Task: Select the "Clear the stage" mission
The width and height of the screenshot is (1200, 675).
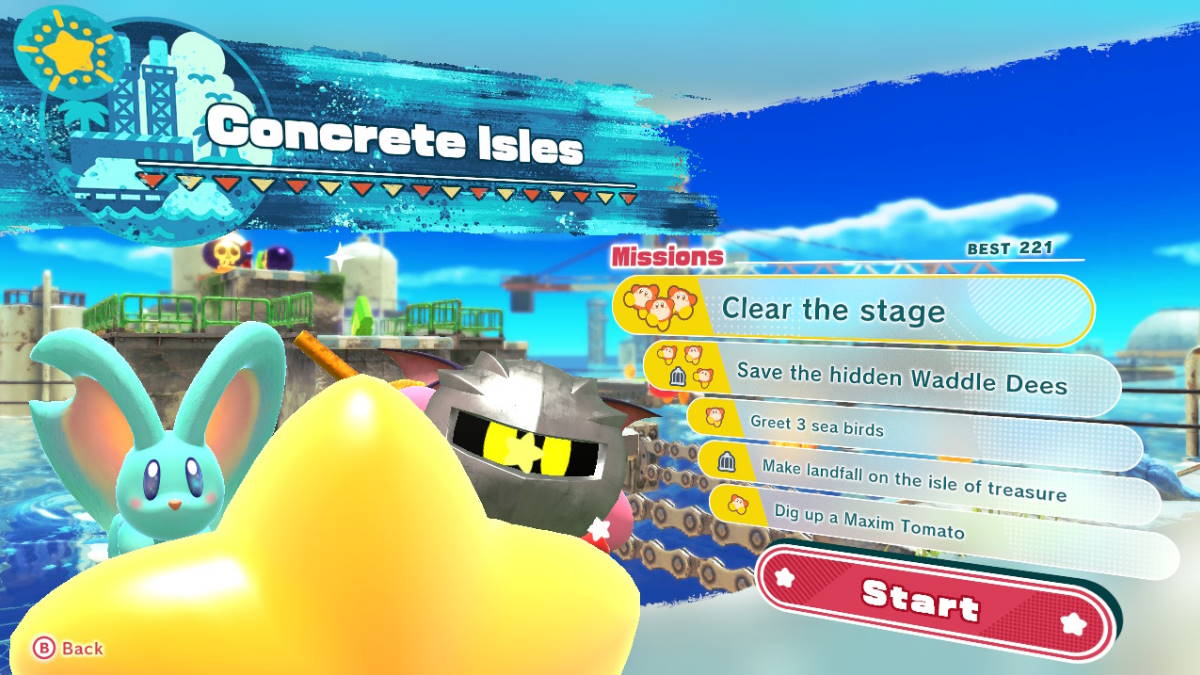Action: point(853,310)
